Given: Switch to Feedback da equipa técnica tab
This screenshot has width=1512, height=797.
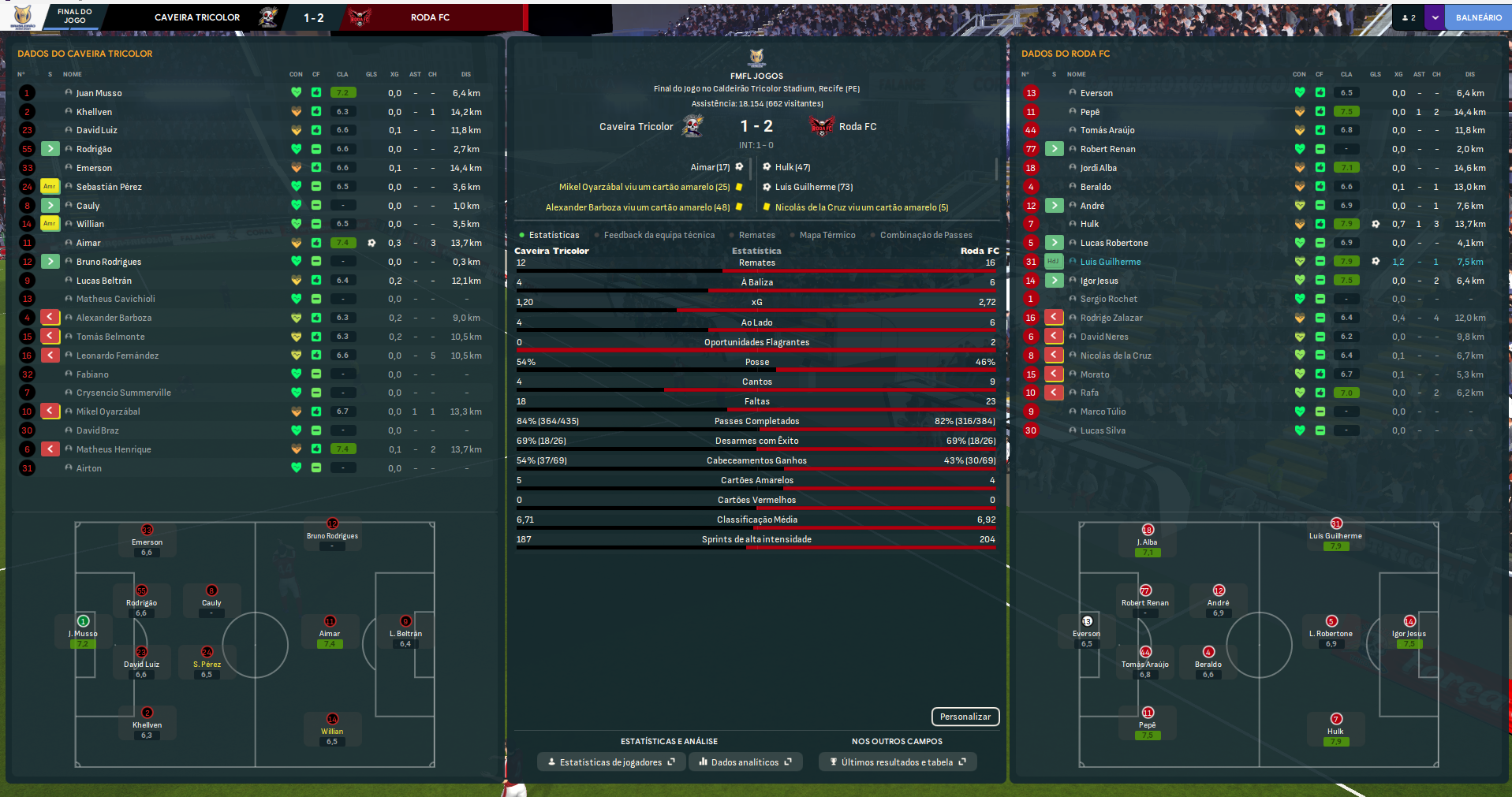Looking at the screenshot, I should pyautogui.click(x=659, y=235).
